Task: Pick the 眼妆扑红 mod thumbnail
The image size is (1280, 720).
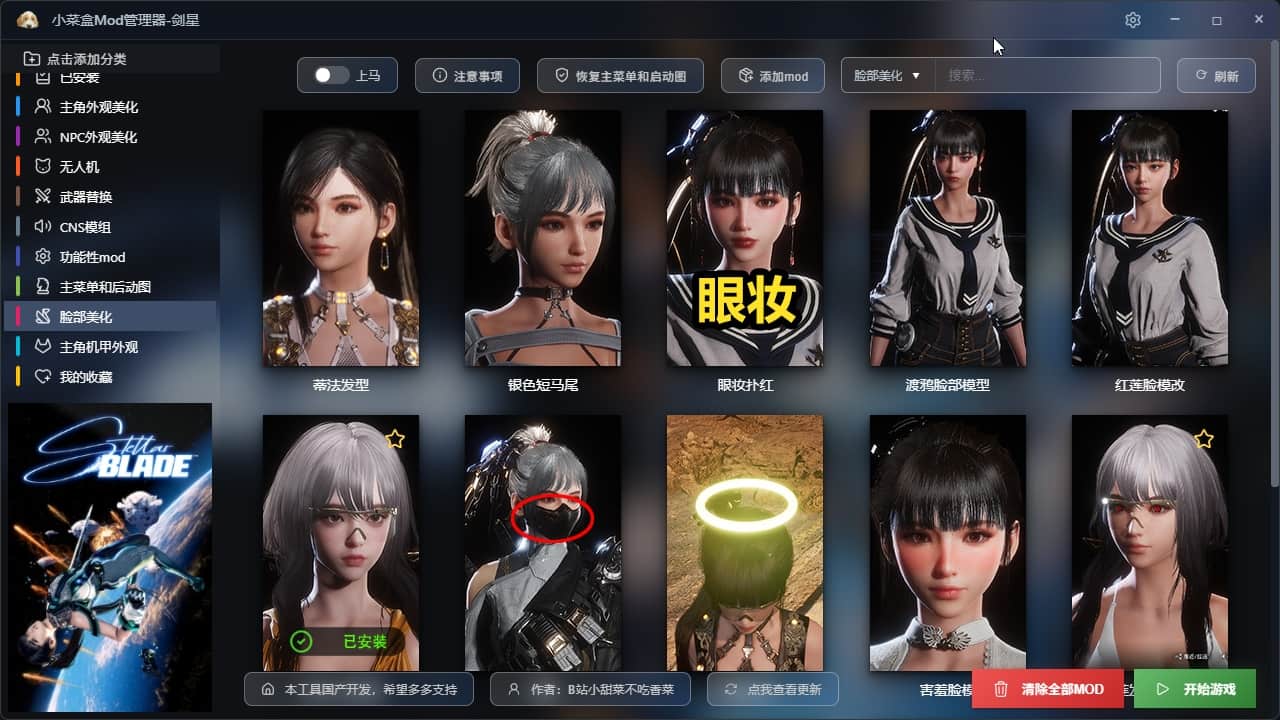Action: coord(745,238)
